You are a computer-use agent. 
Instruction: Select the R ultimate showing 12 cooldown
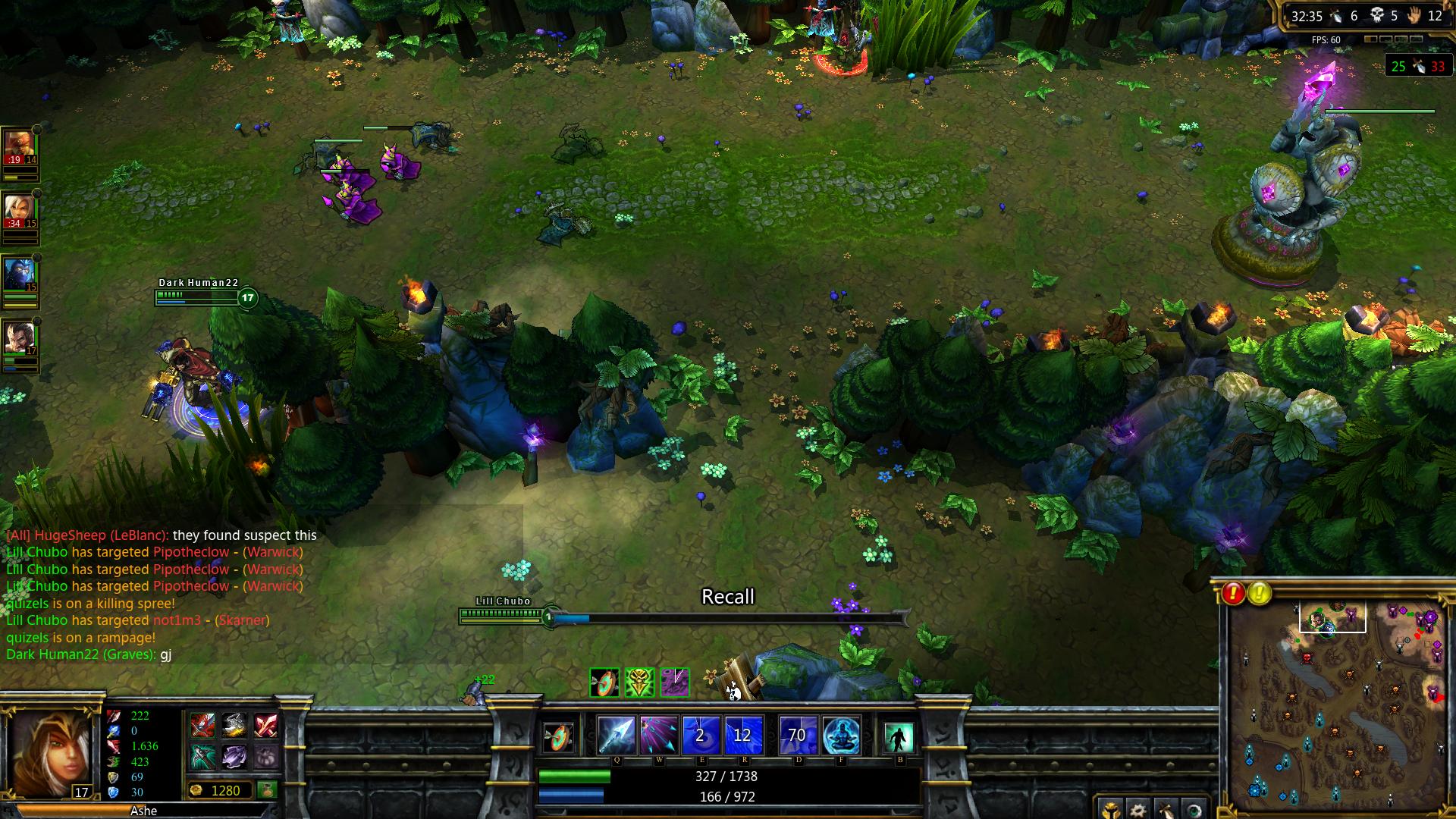(x=742, y=735)
